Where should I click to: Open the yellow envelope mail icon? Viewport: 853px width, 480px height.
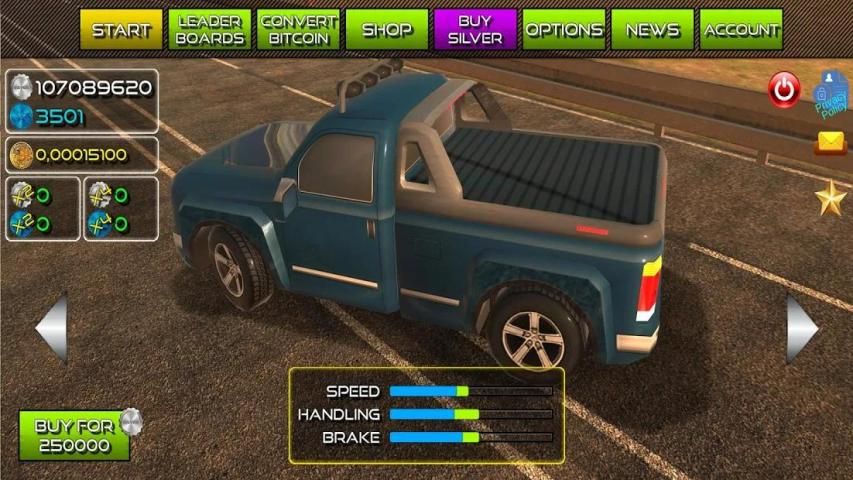pos(830,143)
